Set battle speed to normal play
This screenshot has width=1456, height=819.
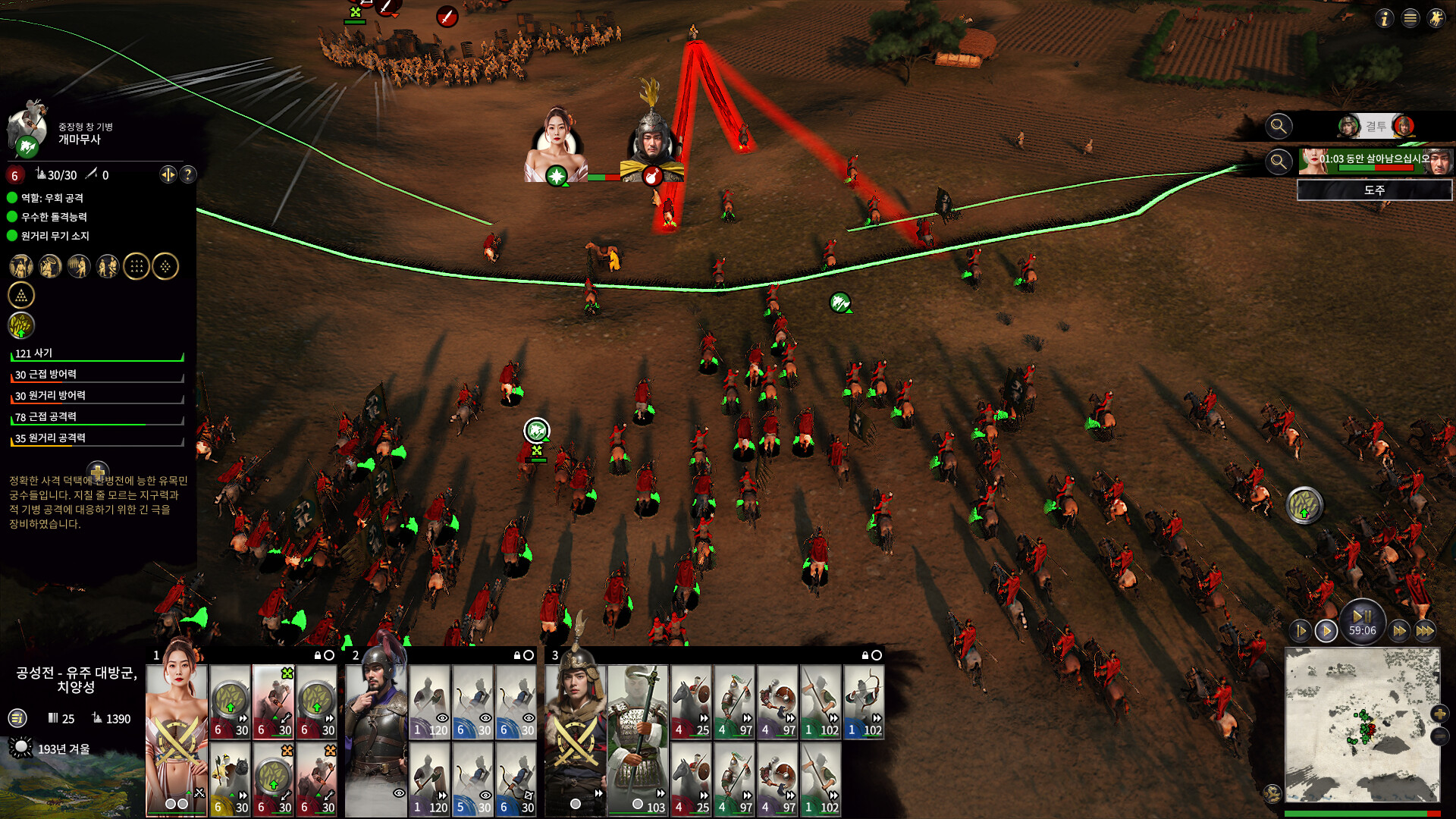point(1326,630)
